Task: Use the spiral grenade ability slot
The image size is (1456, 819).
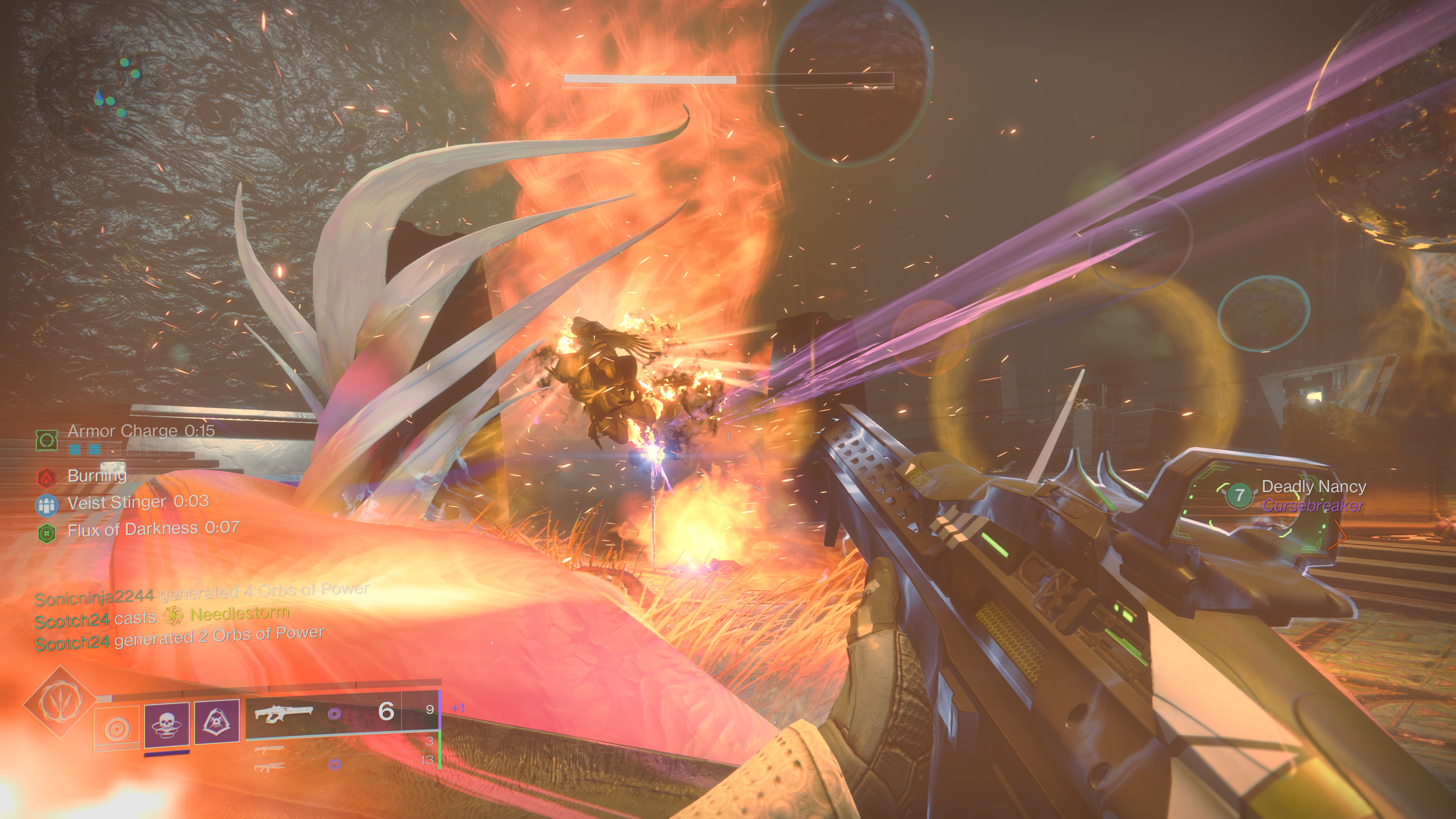Action: click(x=116, y=728)
